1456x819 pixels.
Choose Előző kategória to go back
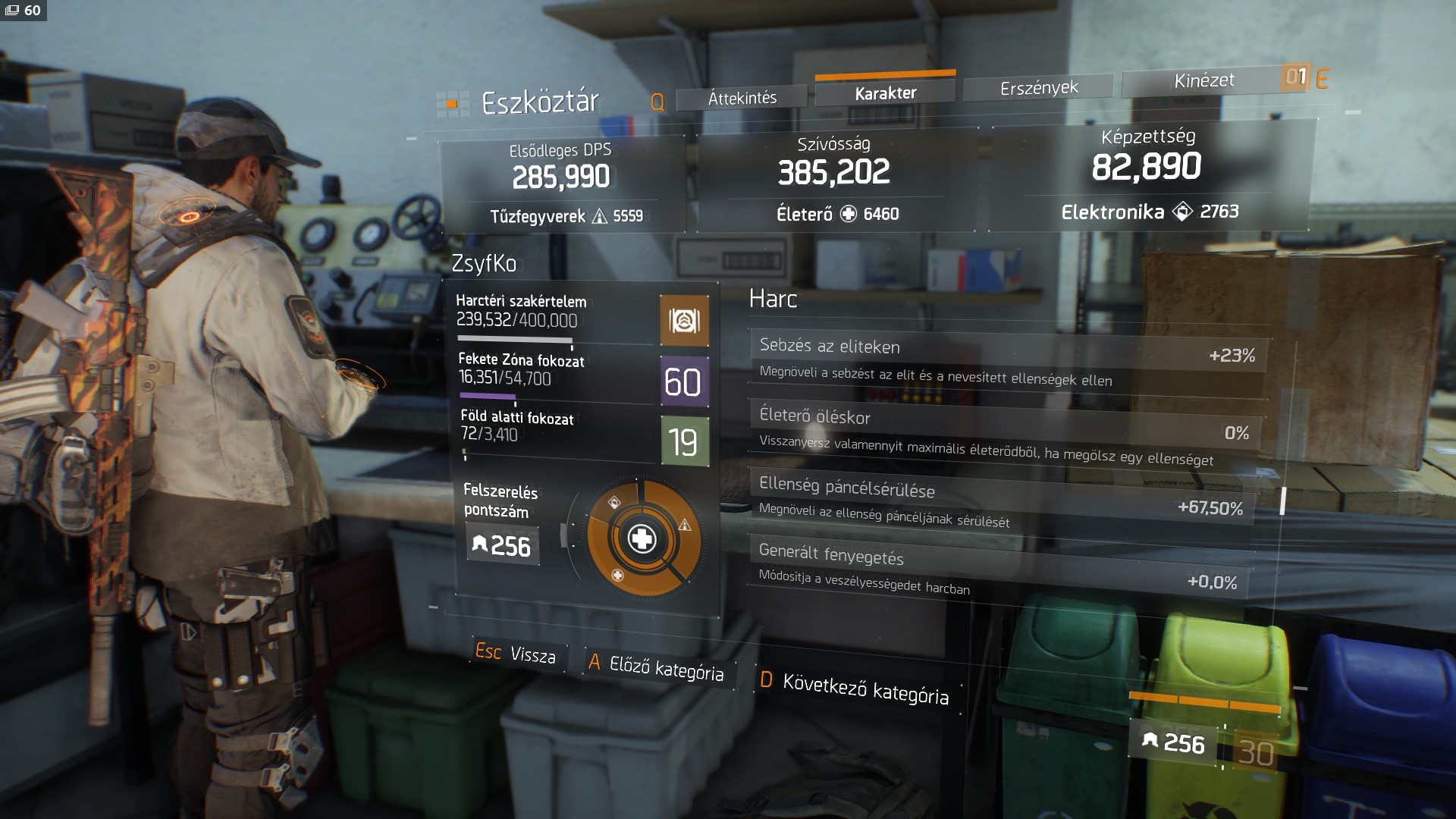pos(657,667)
